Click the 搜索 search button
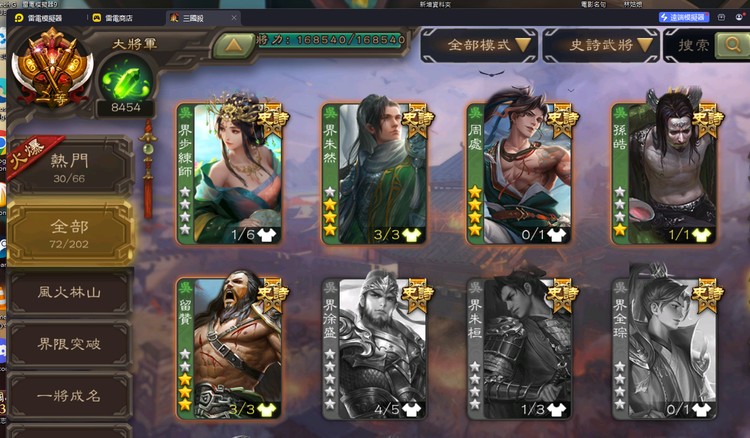This screenshot has width=750, height=438. 708,45
